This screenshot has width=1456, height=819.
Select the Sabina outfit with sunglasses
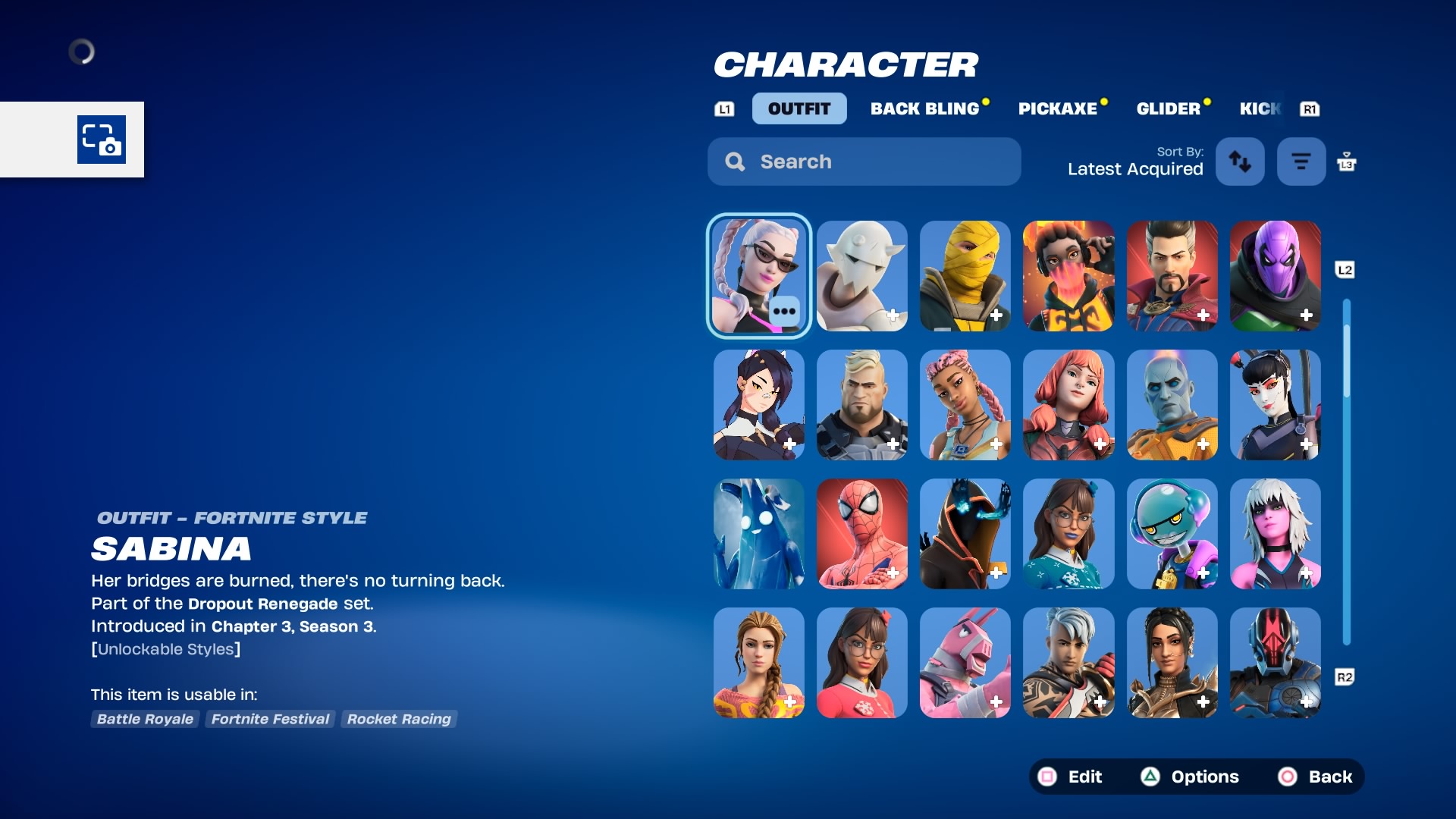coord(758,276)
